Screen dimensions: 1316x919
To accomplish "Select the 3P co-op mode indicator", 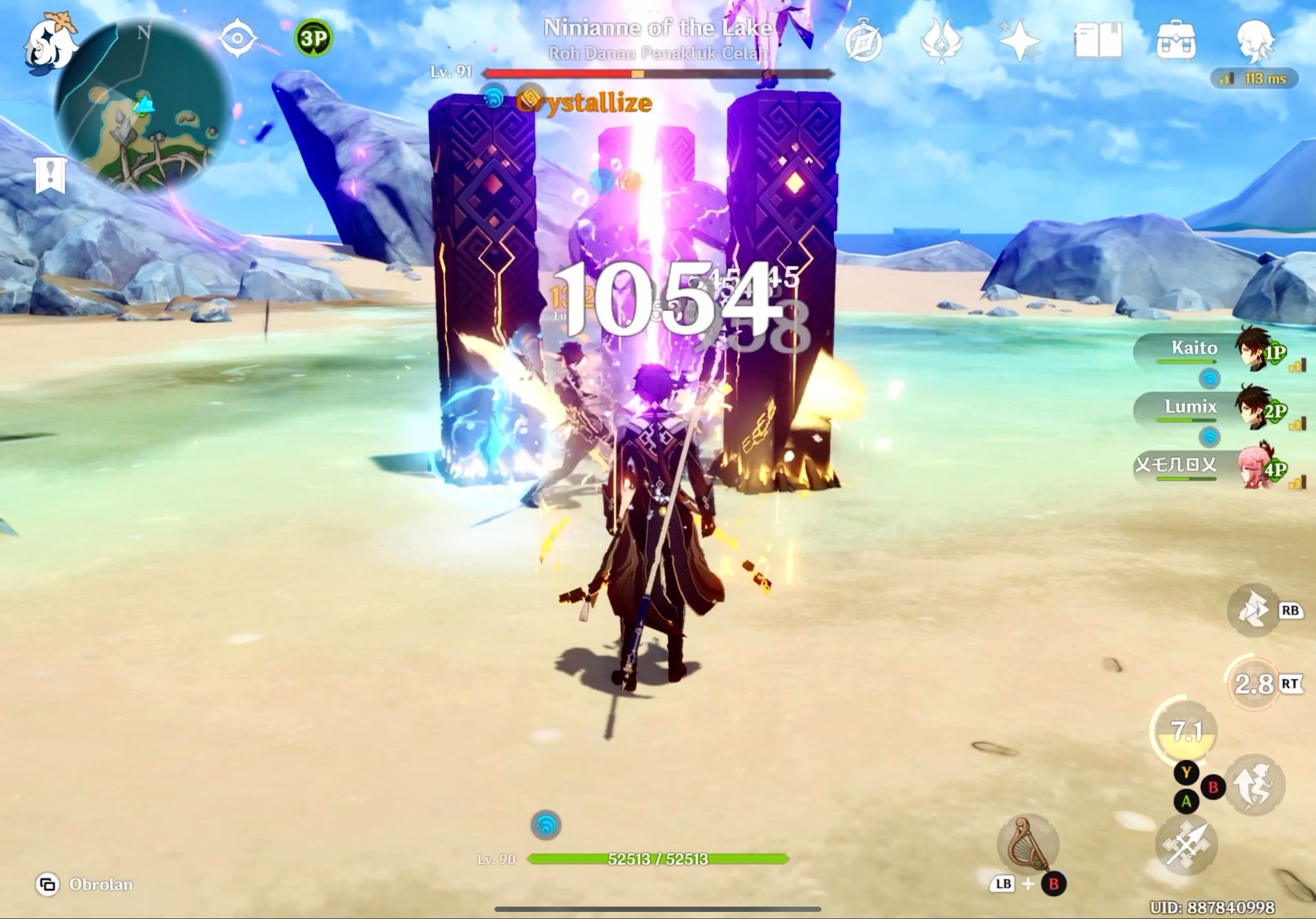I will (x=313, y=36).
